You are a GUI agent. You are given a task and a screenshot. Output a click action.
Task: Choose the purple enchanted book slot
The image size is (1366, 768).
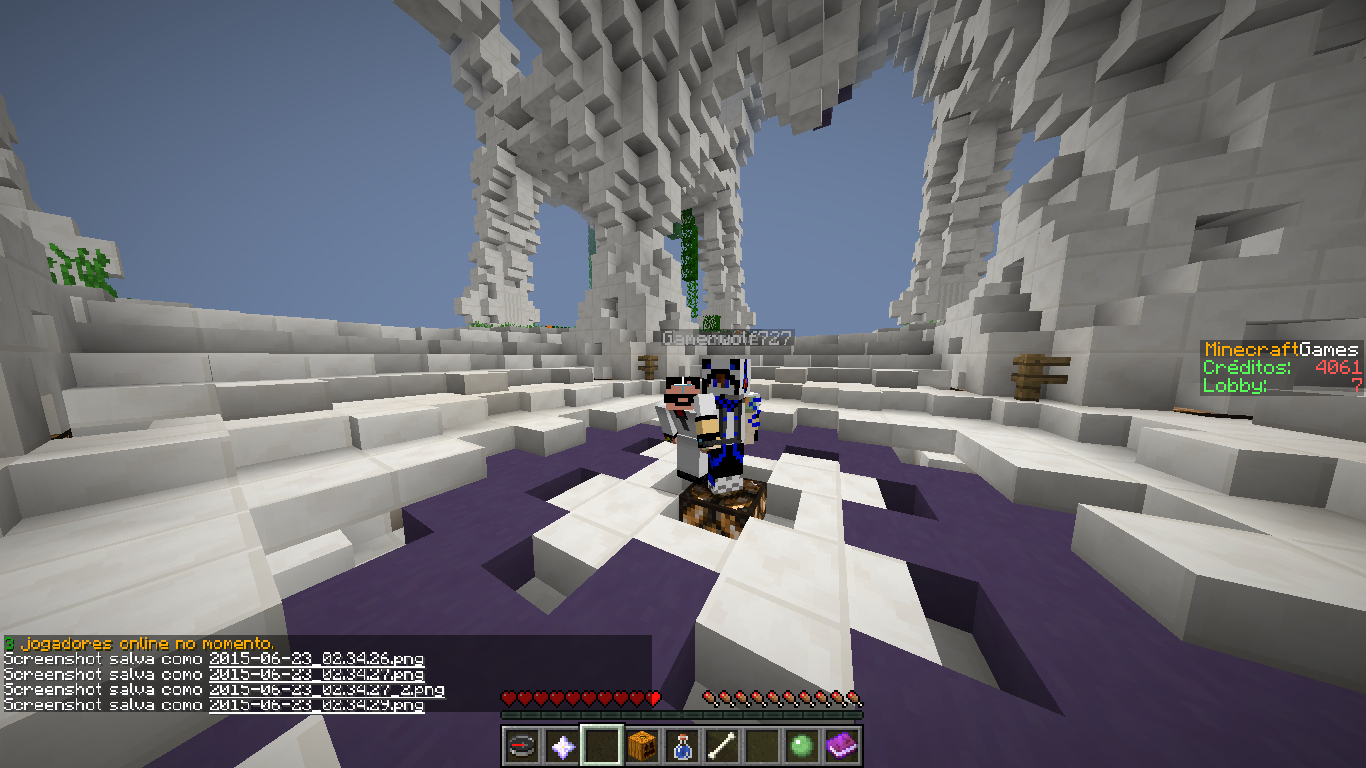(x=842, y=745)
